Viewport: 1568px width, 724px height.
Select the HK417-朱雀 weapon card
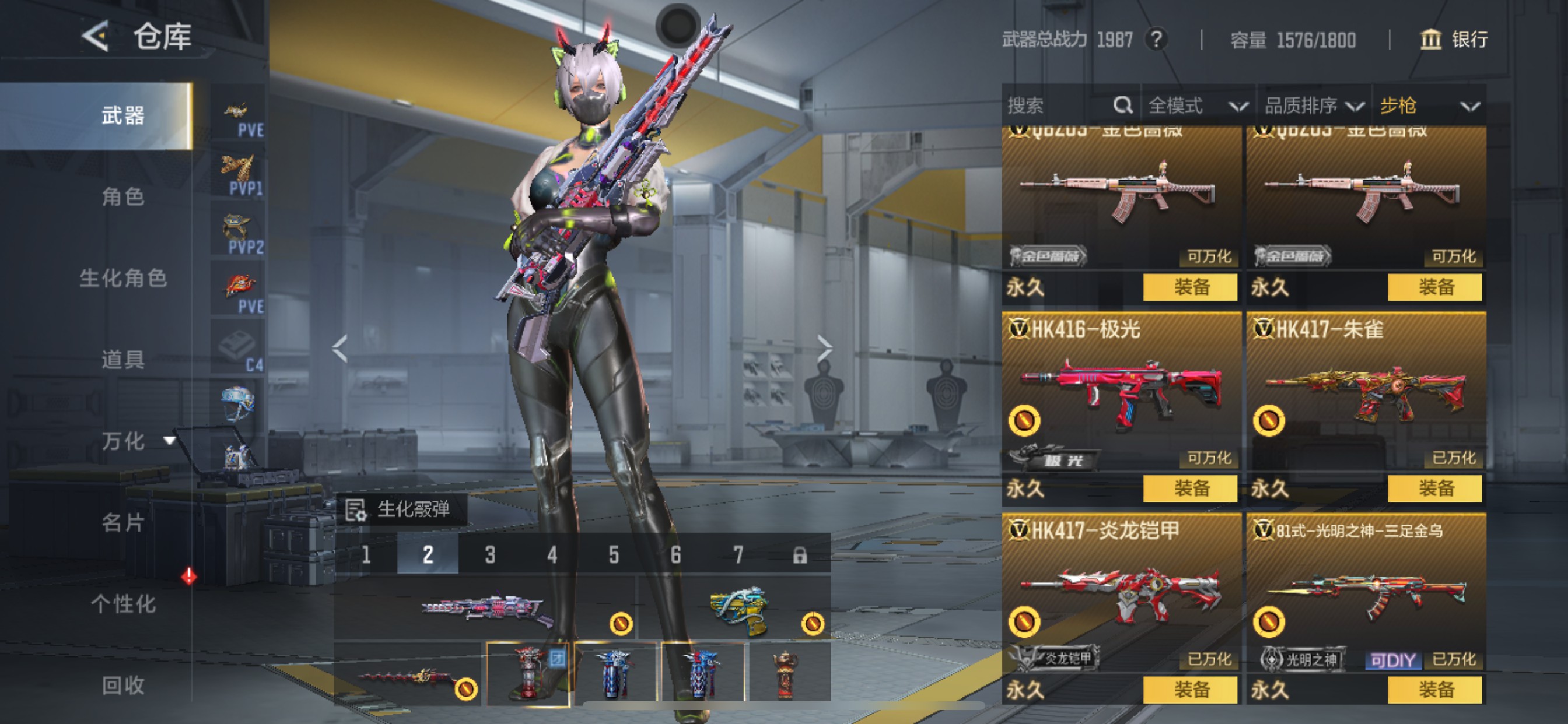(x=1366, y=395)
